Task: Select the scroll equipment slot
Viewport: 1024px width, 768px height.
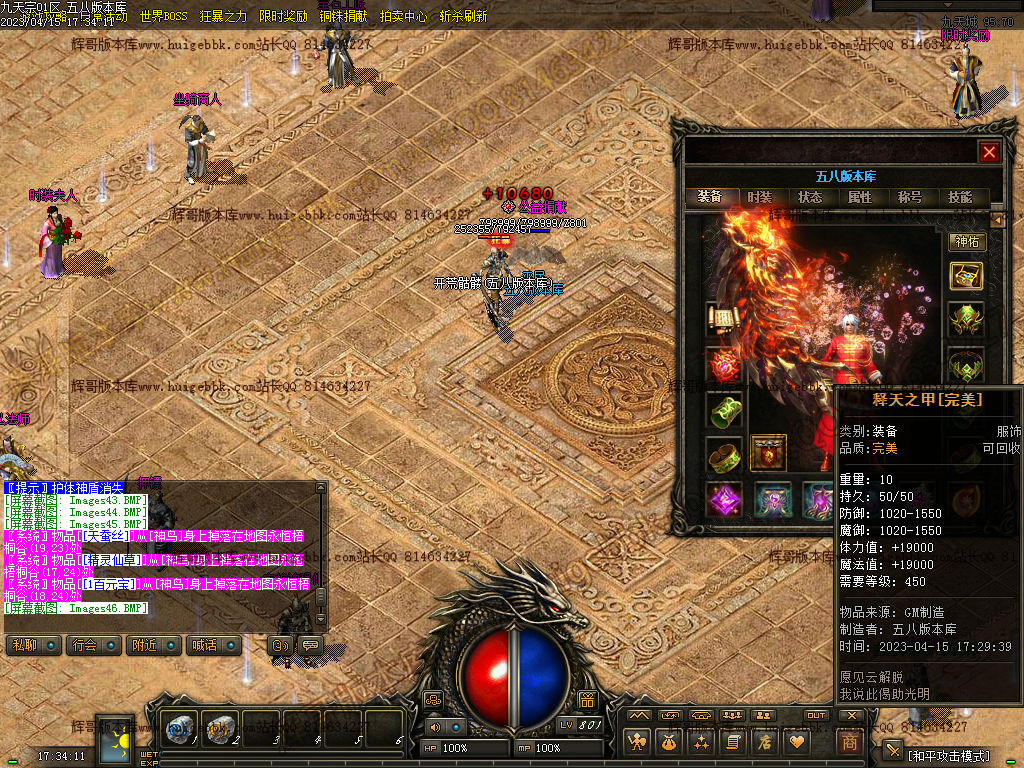Action: (723, 319)
